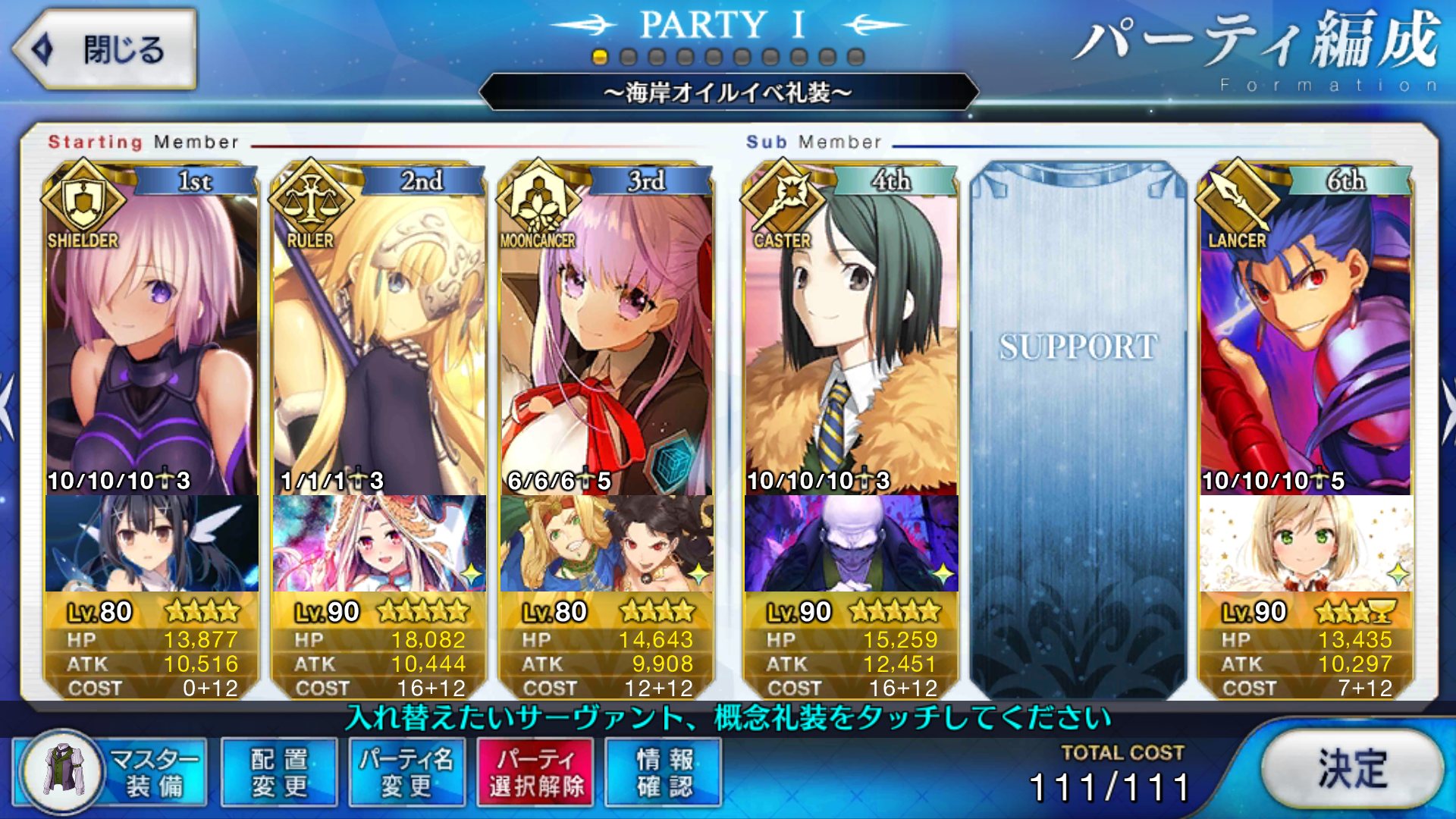This screenshot has width=1456, height=819.
Task: Confirm the party with the 決定 button
Action: 1351,769
